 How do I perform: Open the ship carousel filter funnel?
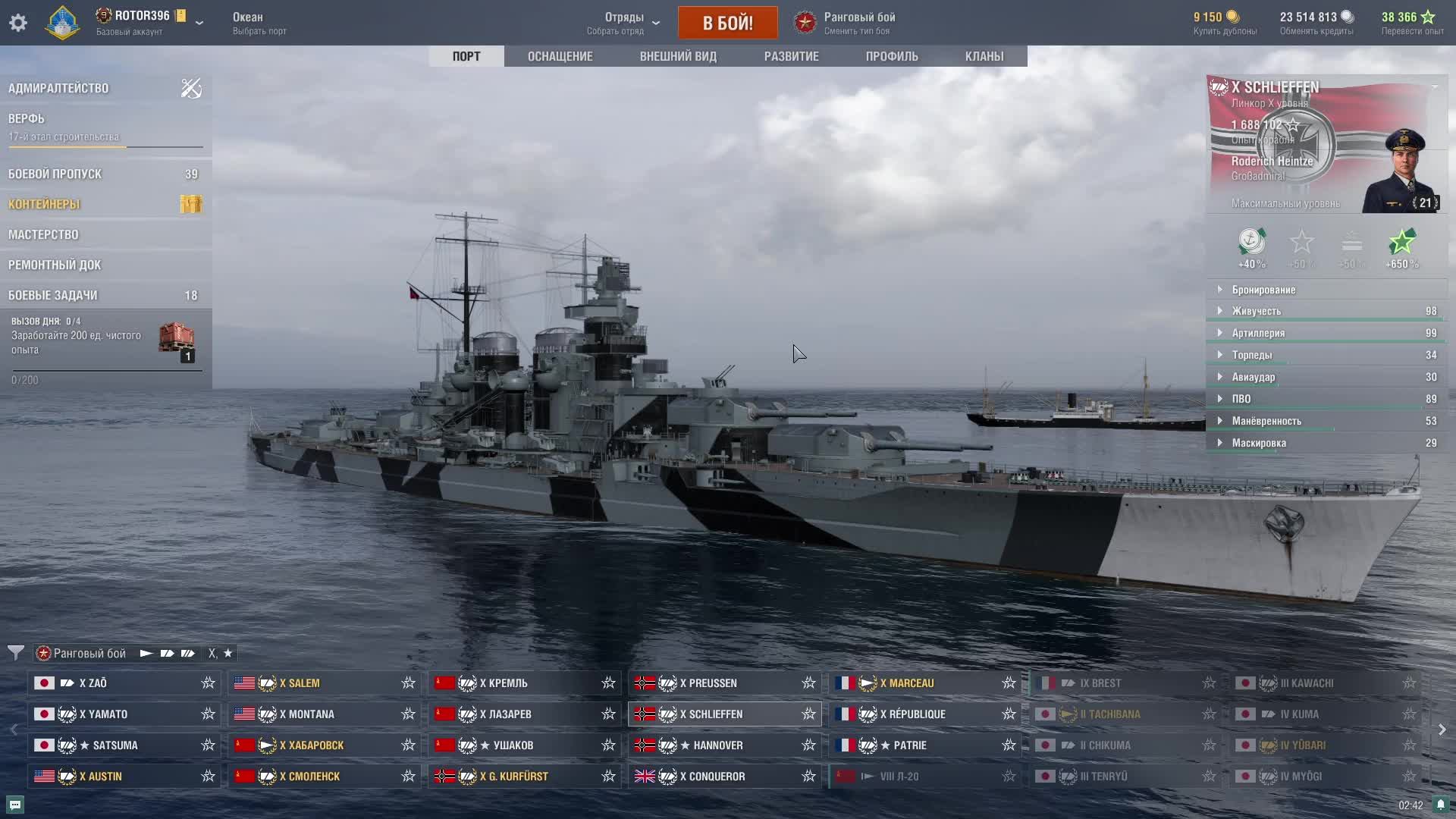(15, 653)
